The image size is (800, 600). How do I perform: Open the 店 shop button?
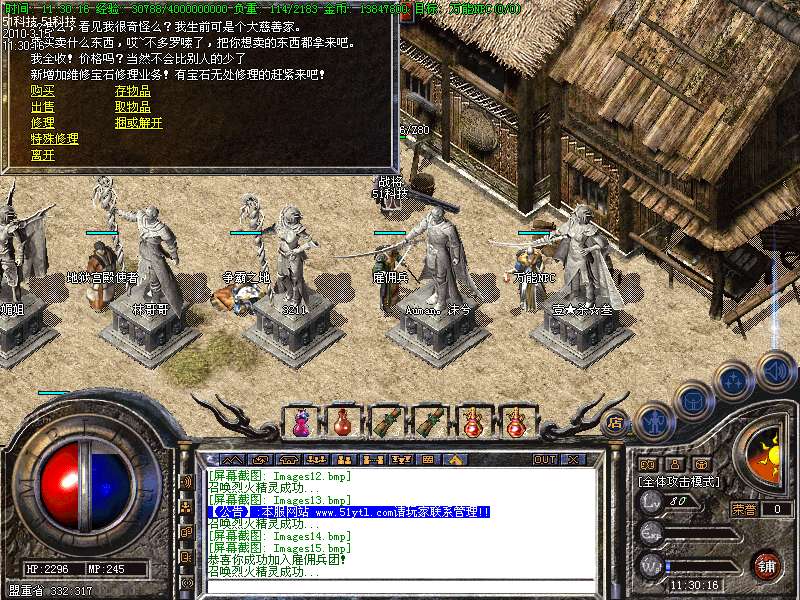coord(615,421)
